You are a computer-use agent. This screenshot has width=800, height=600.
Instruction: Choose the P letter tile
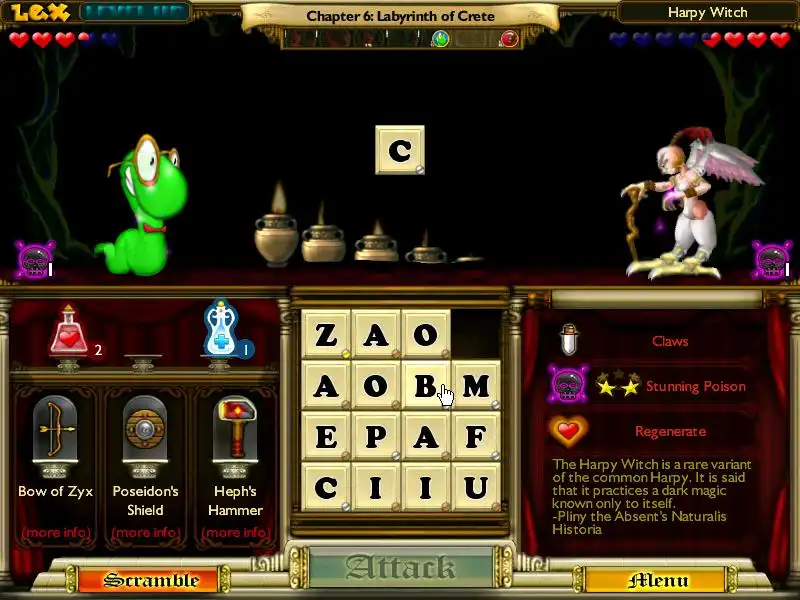click(x=376, y=436)
